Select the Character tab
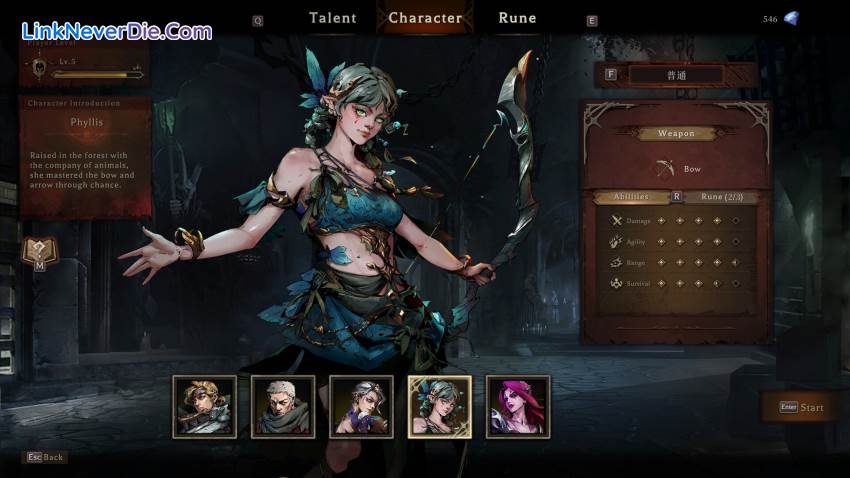Viewport: 850px width, 478px height. pos(425,18)
